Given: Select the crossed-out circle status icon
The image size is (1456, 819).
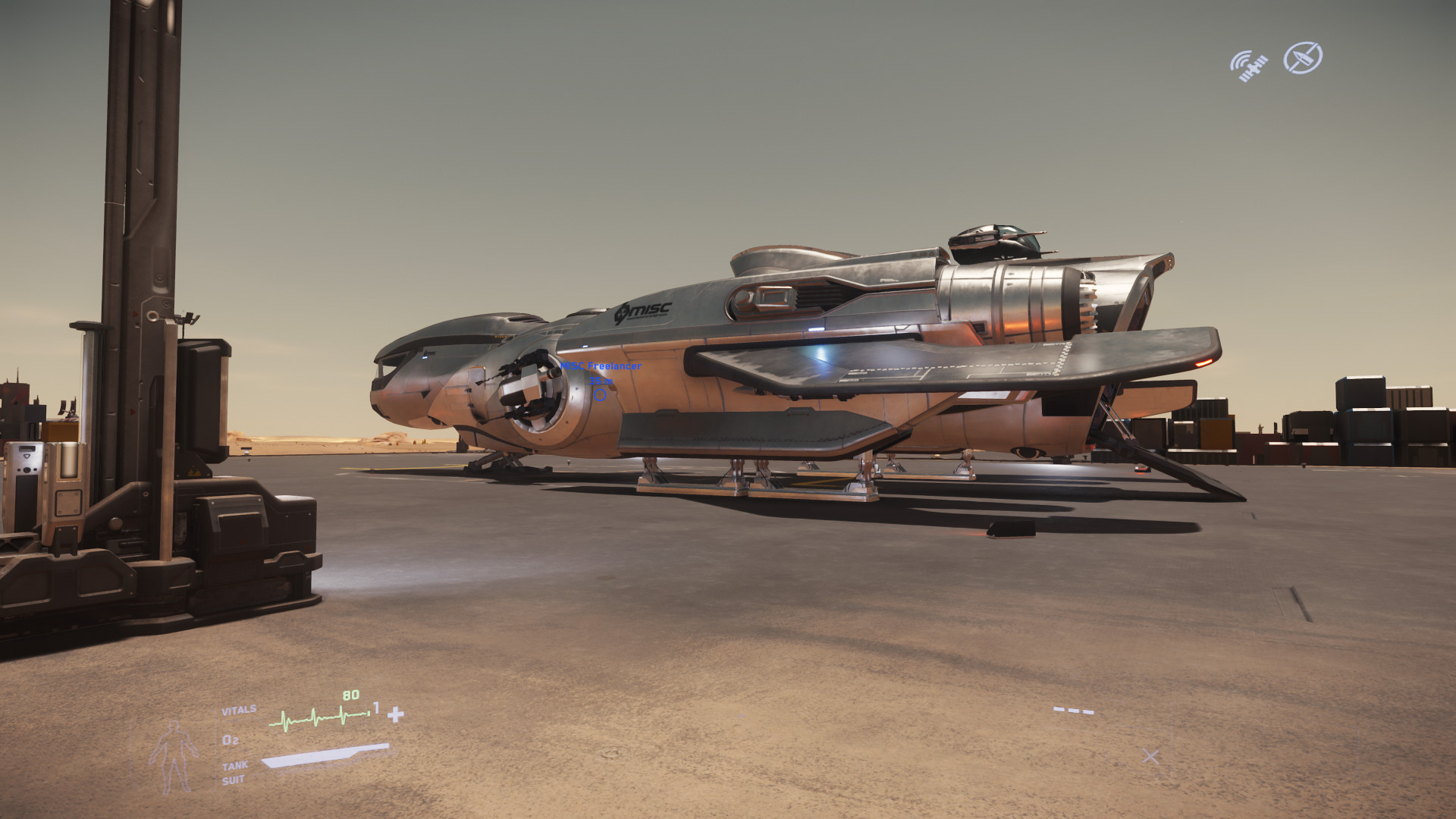Looking at the screenshot, I should click(x=1302, y=58).
